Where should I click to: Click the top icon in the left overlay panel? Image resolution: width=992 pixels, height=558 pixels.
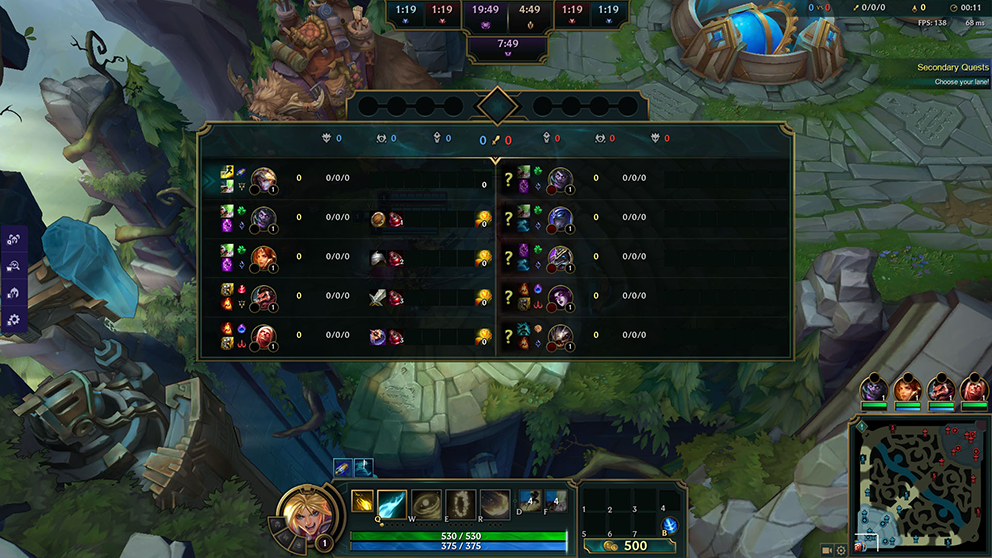pyautogui.click(x=14, y=239)
